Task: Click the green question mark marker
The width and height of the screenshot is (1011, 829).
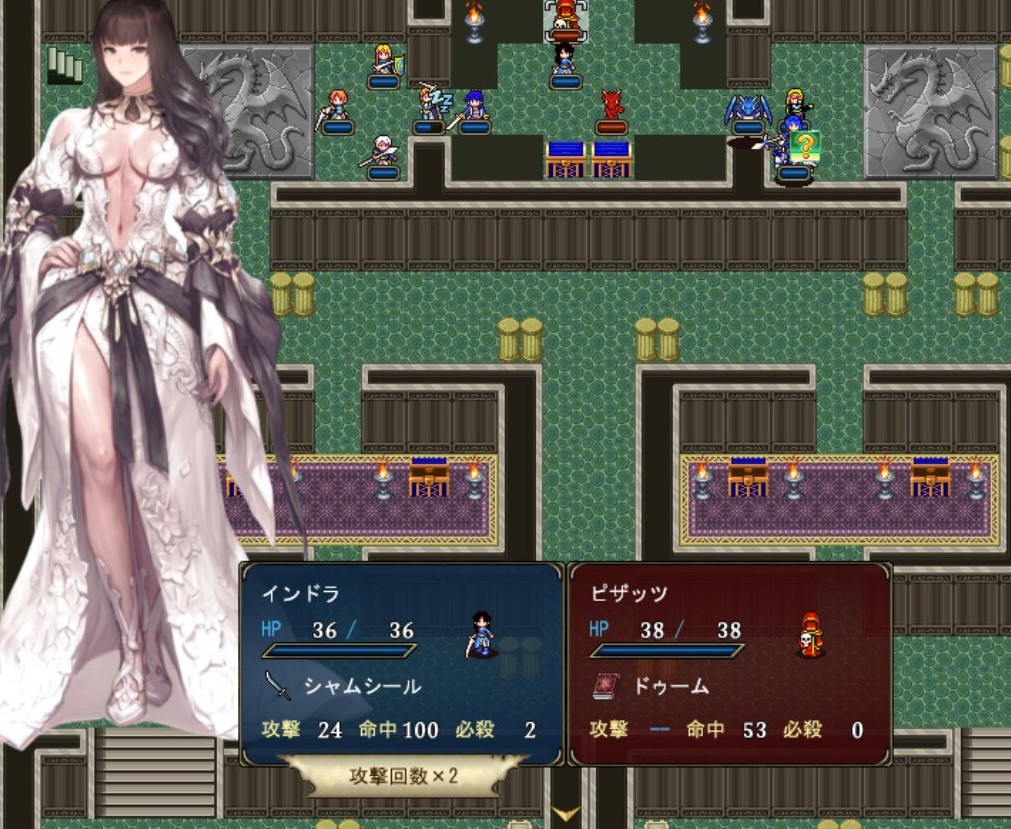Action: (x=804, y=146)
